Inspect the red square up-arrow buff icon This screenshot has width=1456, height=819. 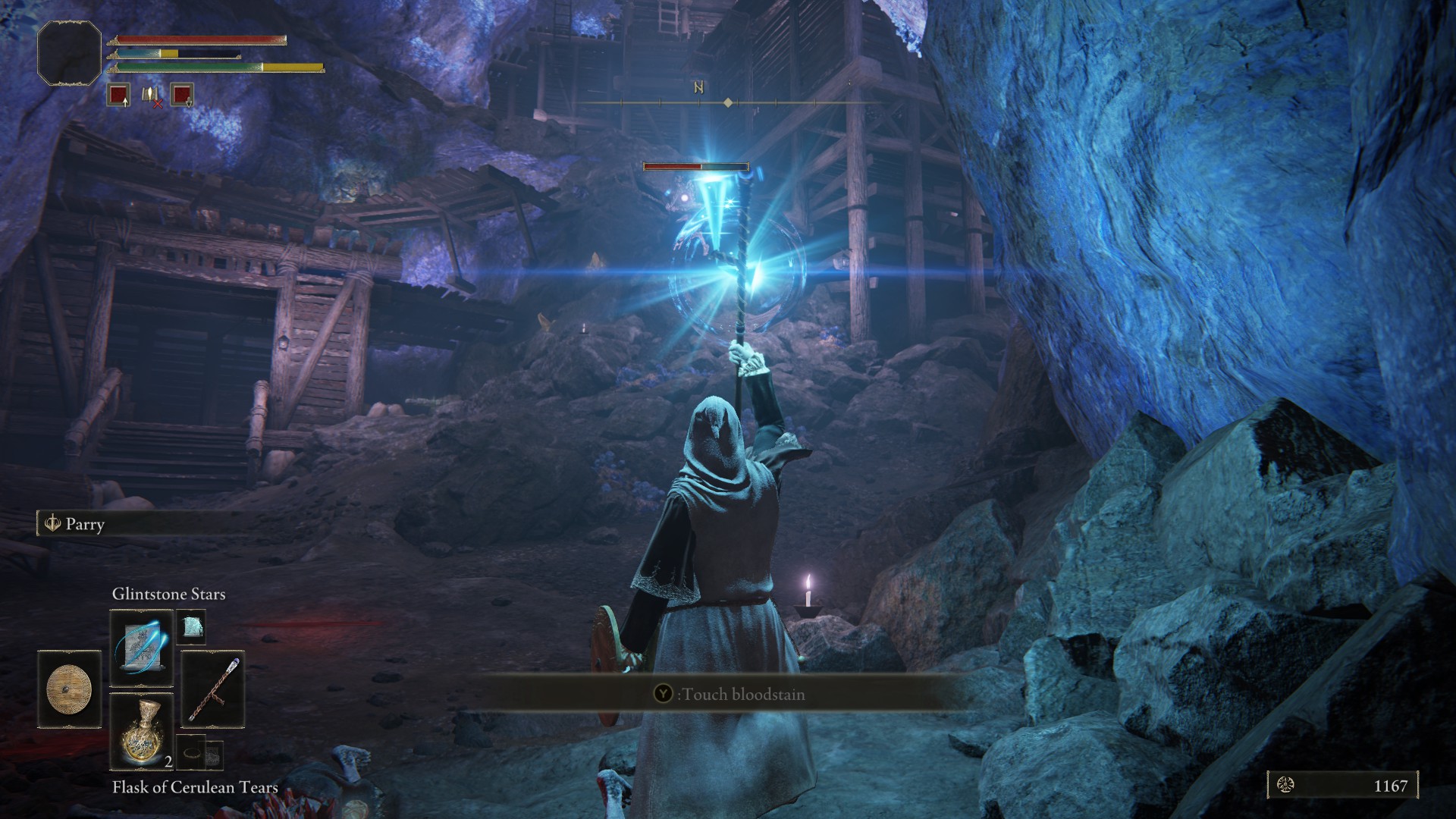[x=118, y=96]
